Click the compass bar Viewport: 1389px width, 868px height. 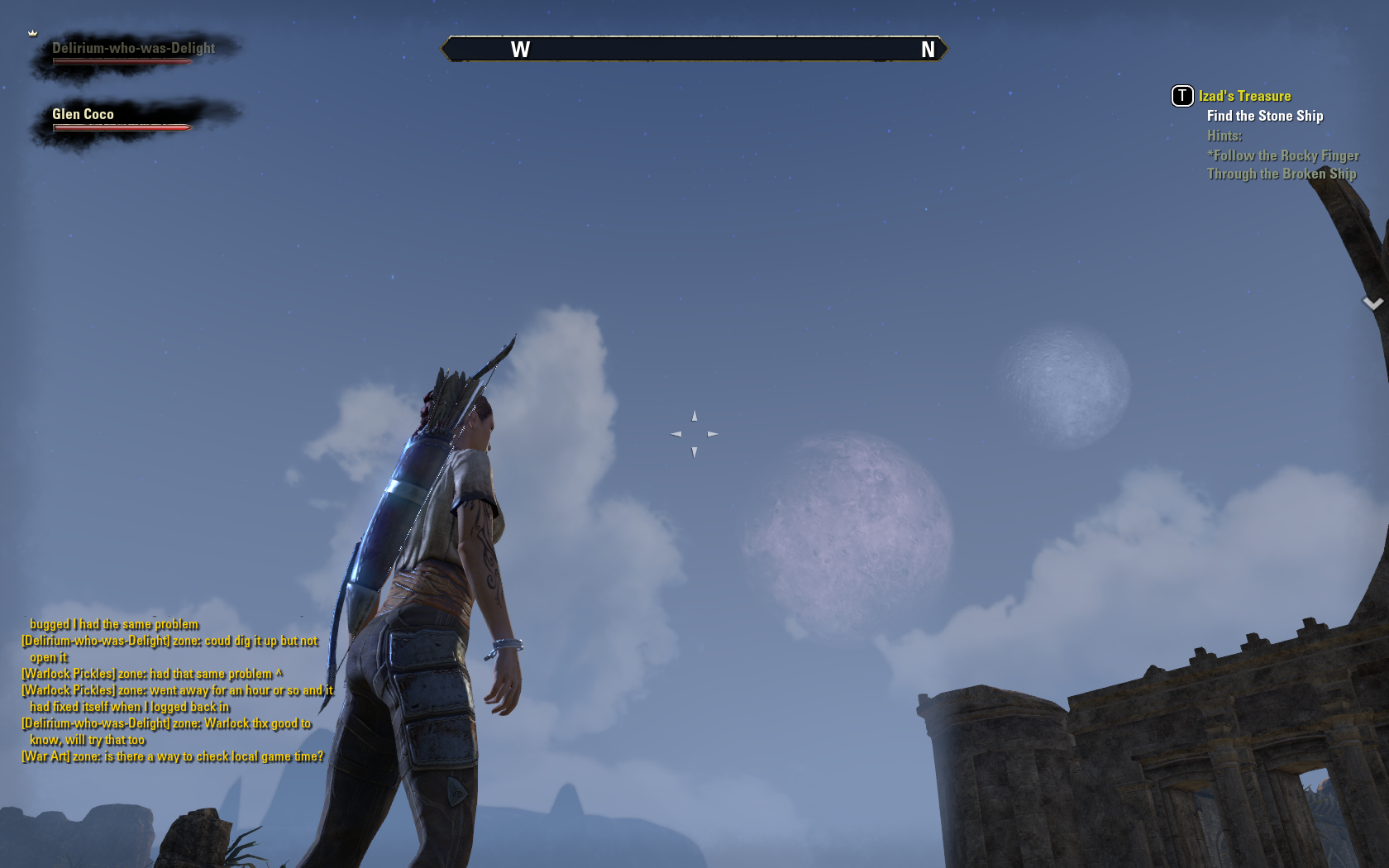(x=694, y=50)
